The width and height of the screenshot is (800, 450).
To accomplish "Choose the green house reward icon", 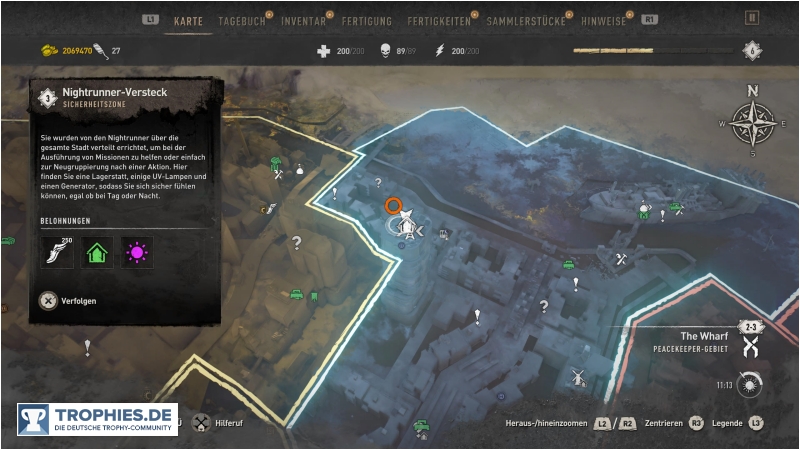I will coord(97,252).
